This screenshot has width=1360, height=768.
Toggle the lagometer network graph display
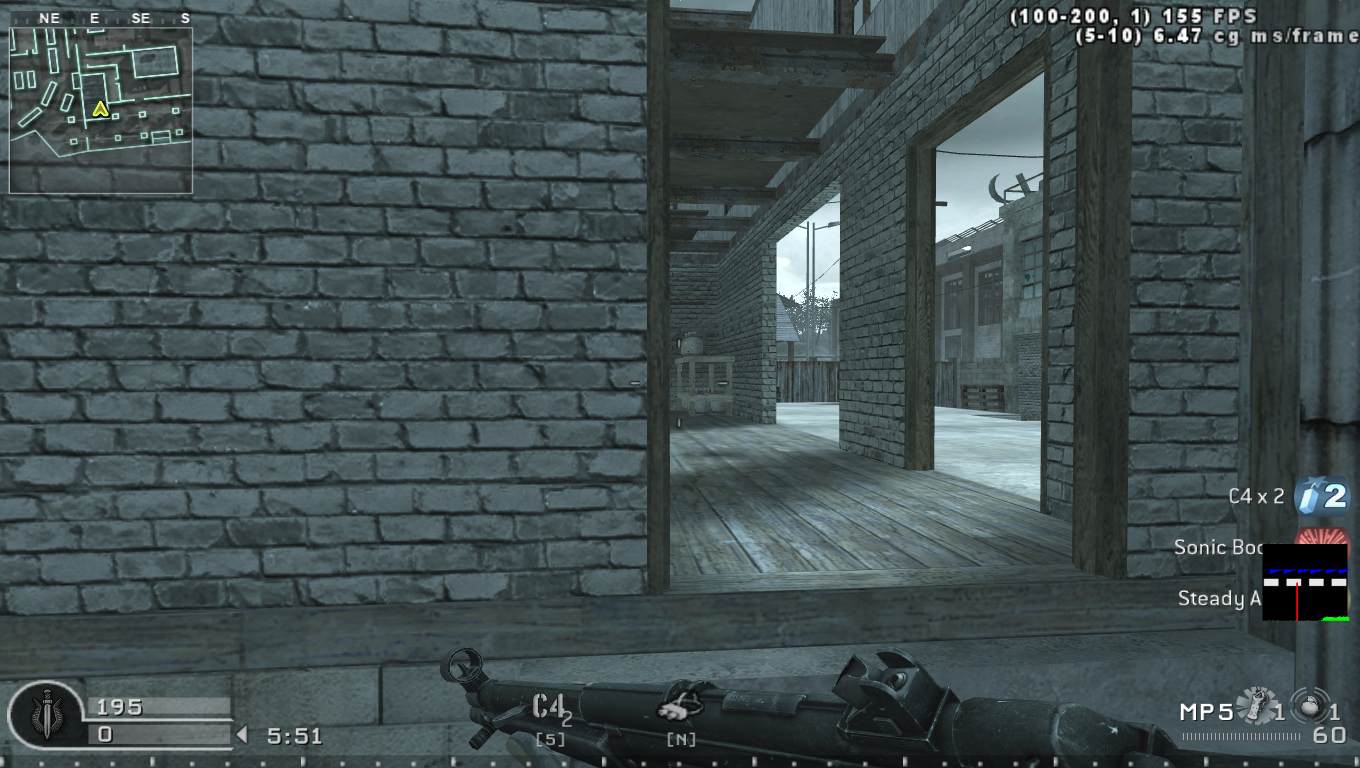point(1305,582)
